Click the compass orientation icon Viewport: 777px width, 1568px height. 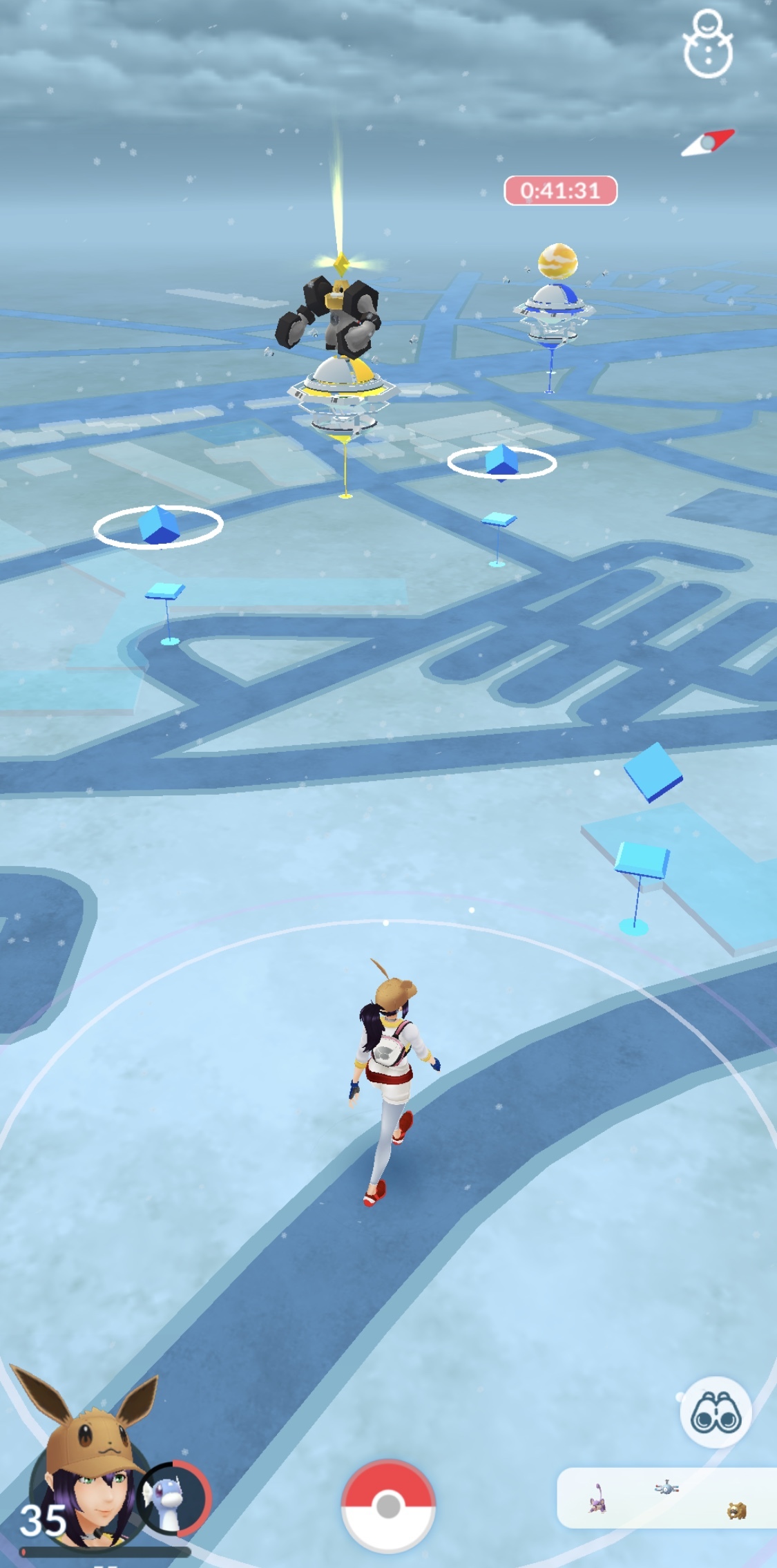coord(708,143)
